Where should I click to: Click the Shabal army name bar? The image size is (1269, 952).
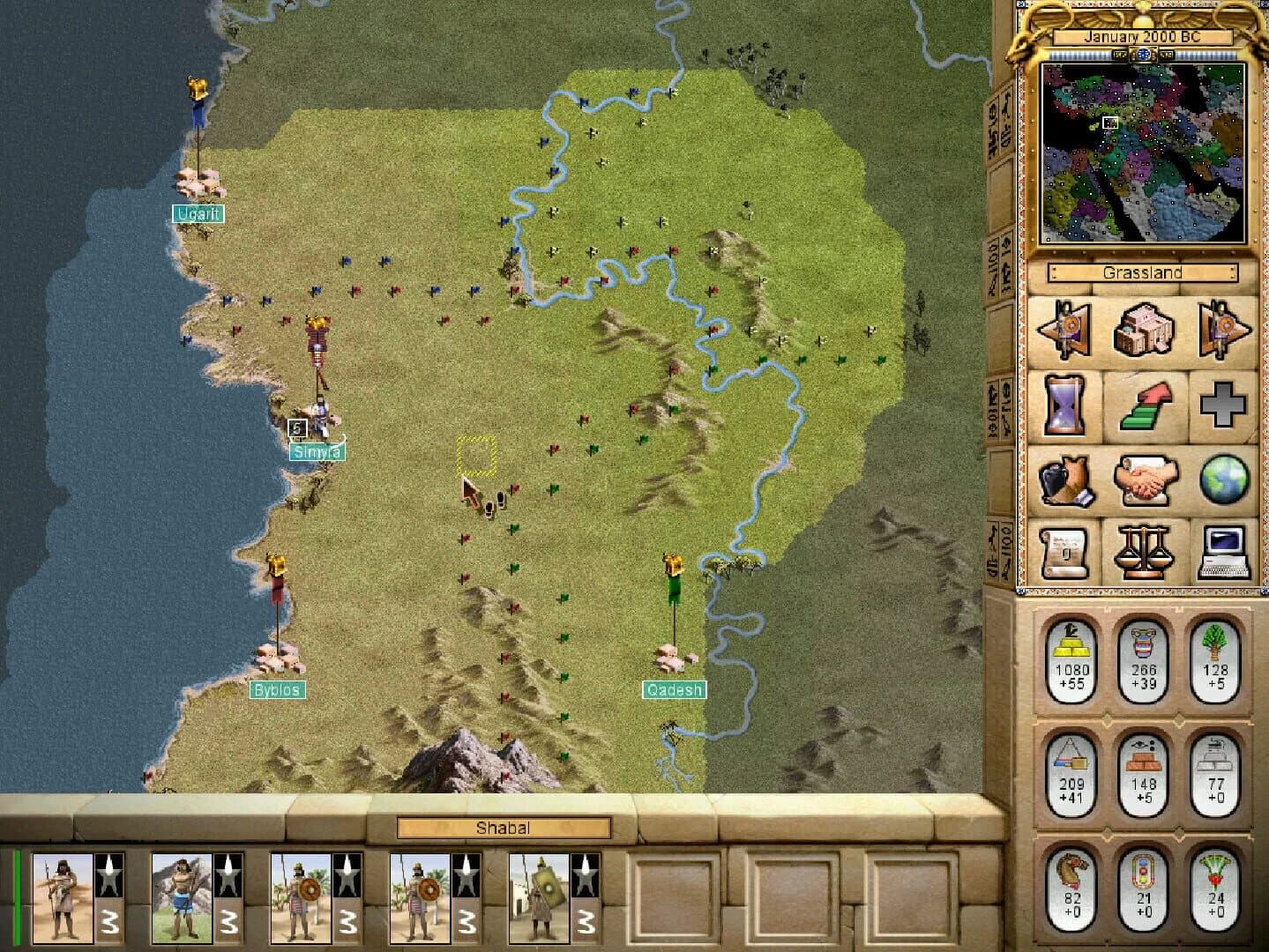tap(504, 827)
